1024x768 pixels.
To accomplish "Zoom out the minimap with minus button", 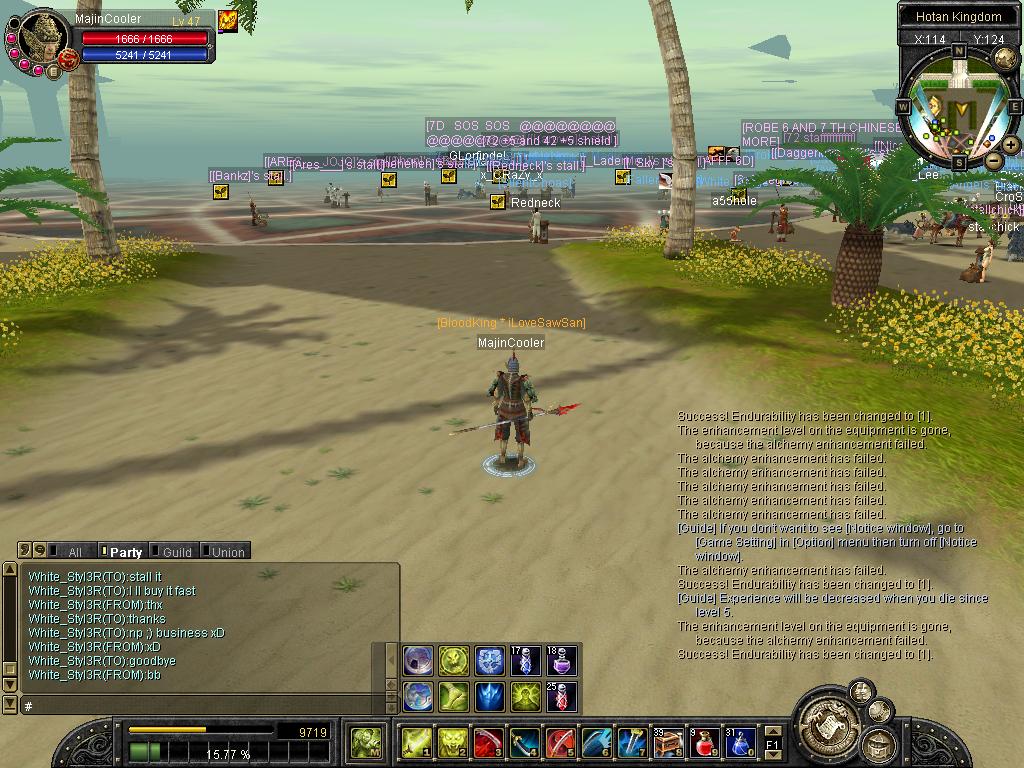I will [x=993, y=160].
